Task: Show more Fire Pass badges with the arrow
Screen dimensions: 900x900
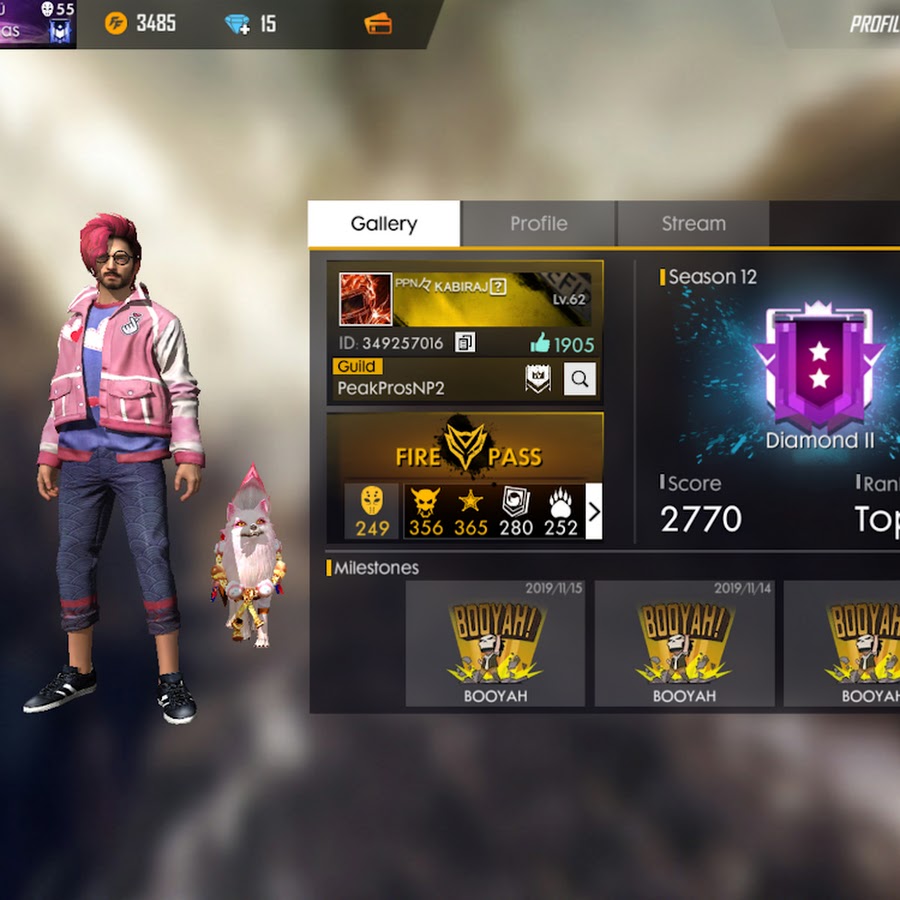Action: (x=594, y=512)
